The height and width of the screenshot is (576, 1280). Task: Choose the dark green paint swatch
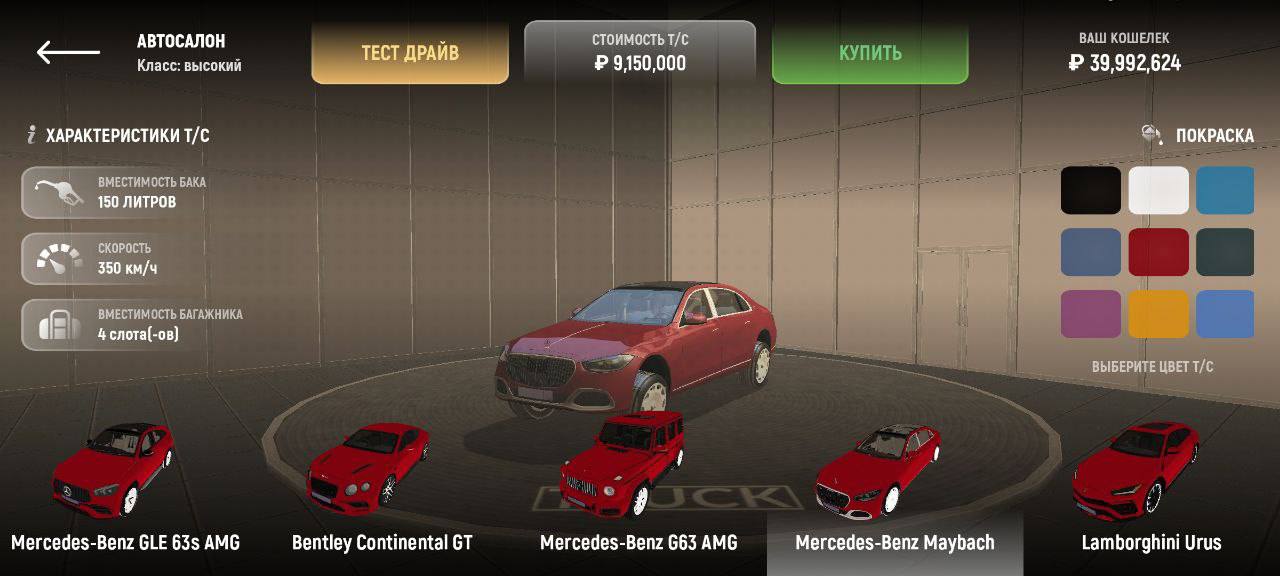tap(1226, 252)
